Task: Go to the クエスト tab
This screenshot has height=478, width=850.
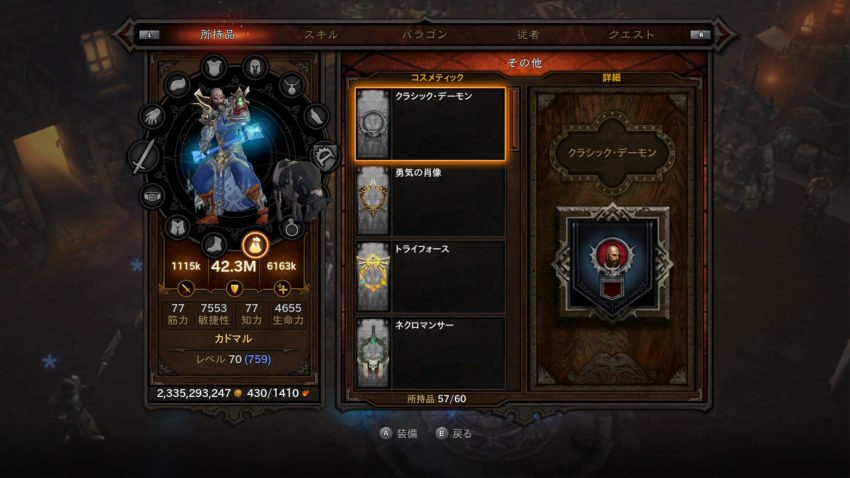Action: point(632,34)
